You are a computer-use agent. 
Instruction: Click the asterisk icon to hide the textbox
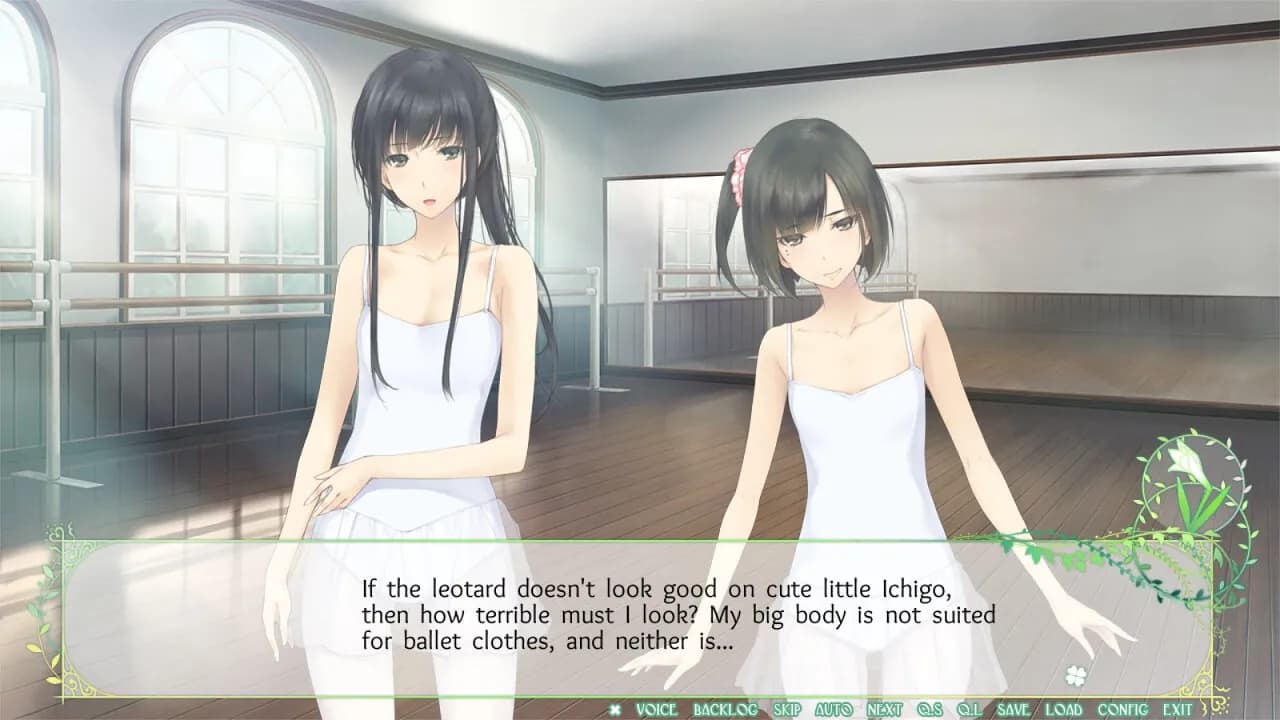click(x=614, y=709)
